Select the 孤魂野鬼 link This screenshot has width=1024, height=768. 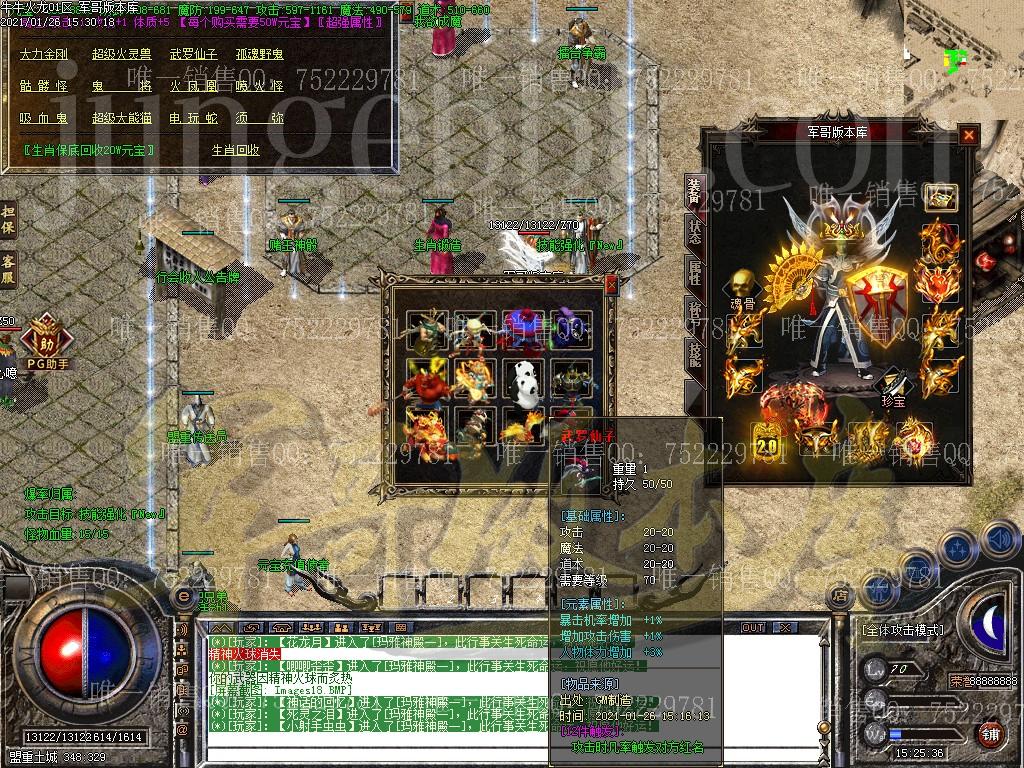coord(259,54)
